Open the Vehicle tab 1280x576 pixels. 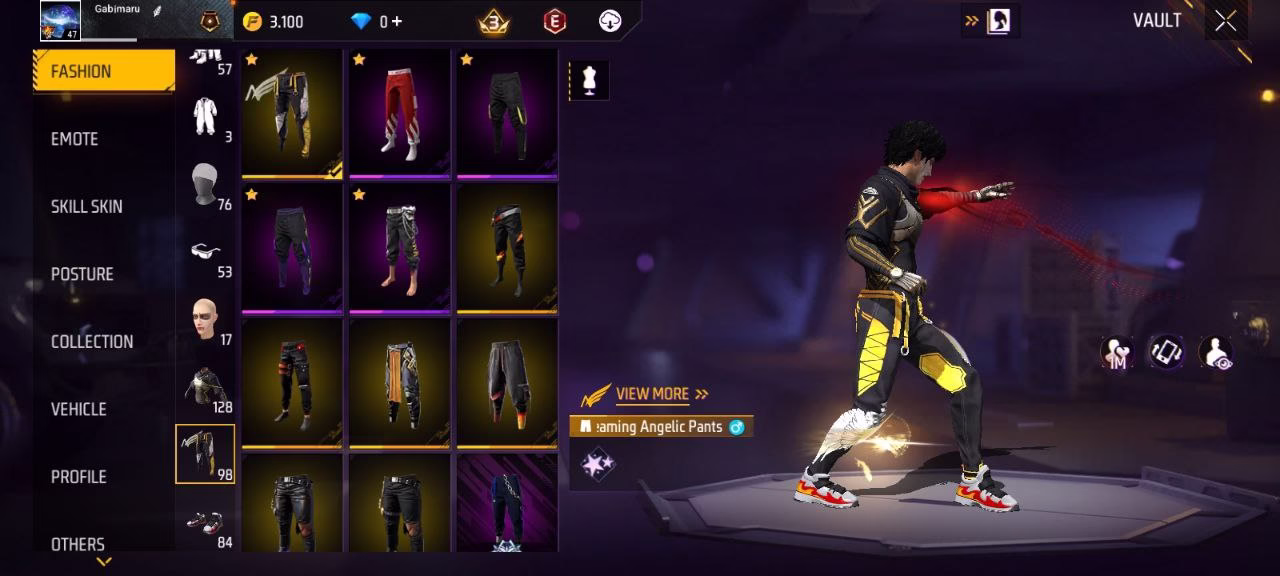tap(79, 409)
